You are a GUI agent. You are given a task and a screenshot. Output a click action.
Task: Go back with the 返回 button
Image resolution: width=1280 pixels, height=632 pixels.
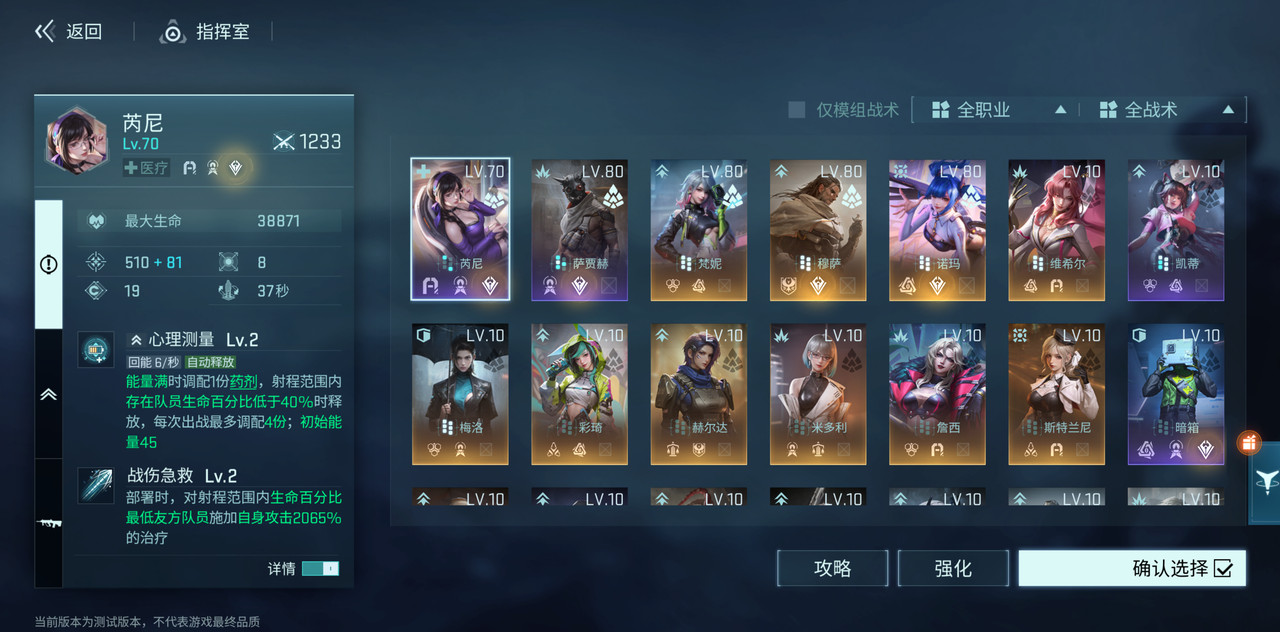(x=69, y=32)
